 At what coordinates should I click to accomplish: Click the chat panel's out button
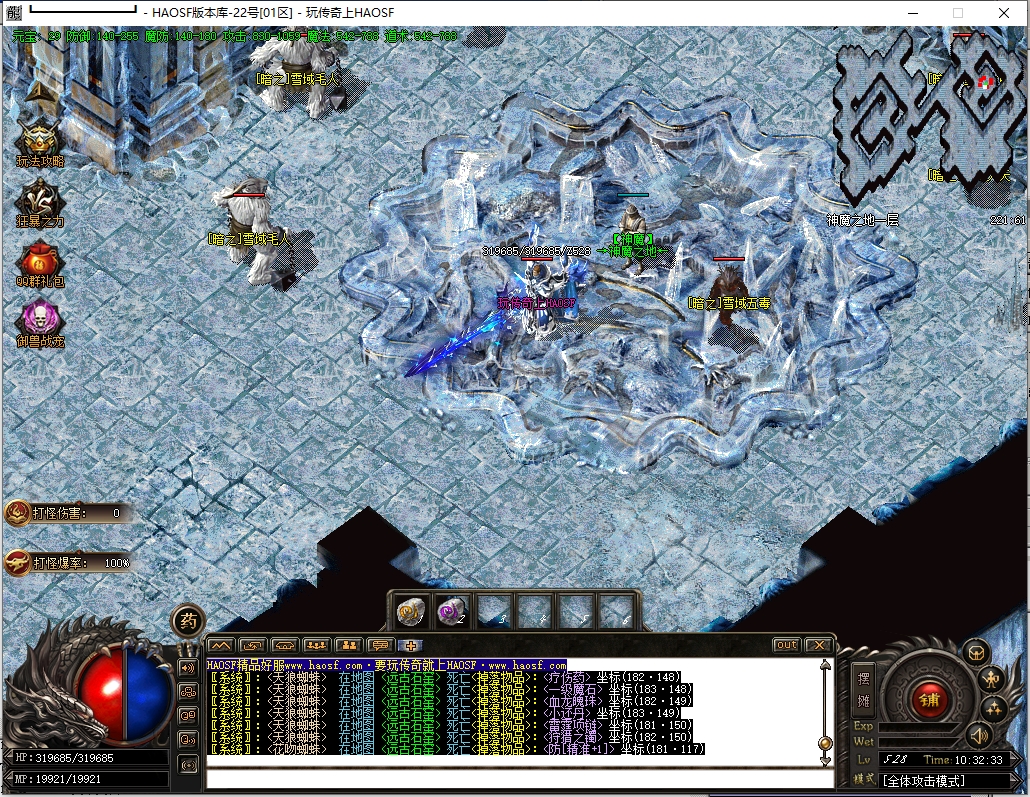coord(787,645)
